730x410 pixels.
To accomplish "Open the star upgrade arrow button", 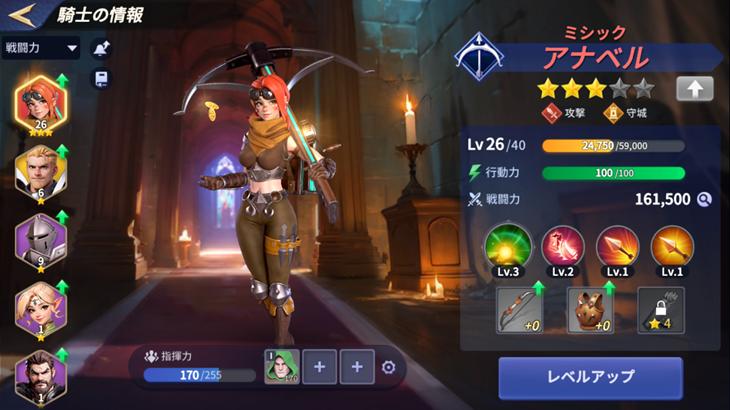I will point(694,88).
